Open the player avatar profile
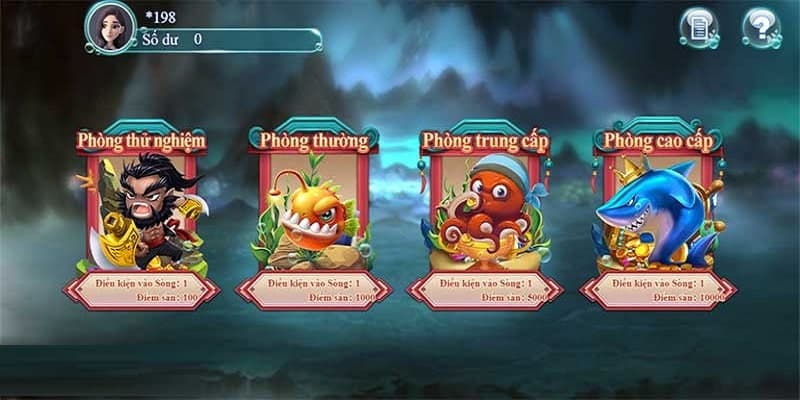 (111, 26)
